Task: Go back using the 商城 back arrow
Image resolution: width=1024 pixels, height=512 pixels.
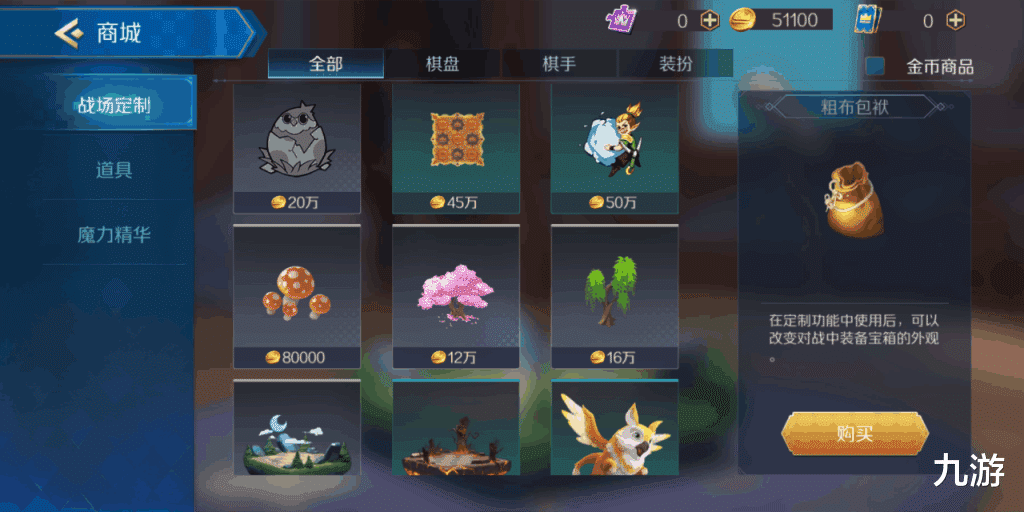Action: (69, 33)
